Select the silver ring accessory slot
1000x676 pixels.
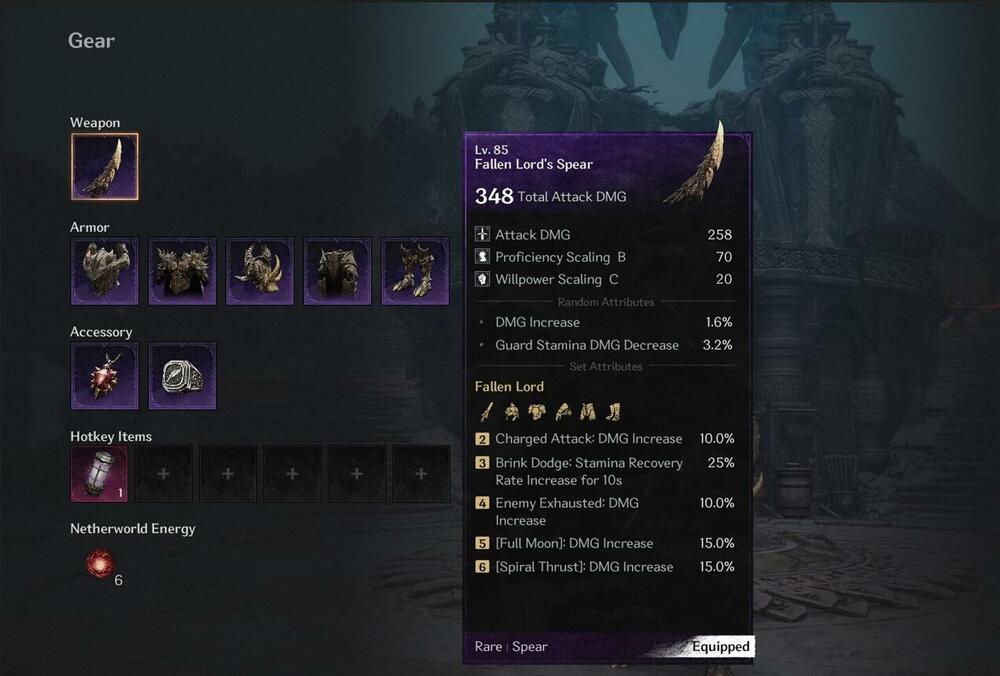[183, 376]
